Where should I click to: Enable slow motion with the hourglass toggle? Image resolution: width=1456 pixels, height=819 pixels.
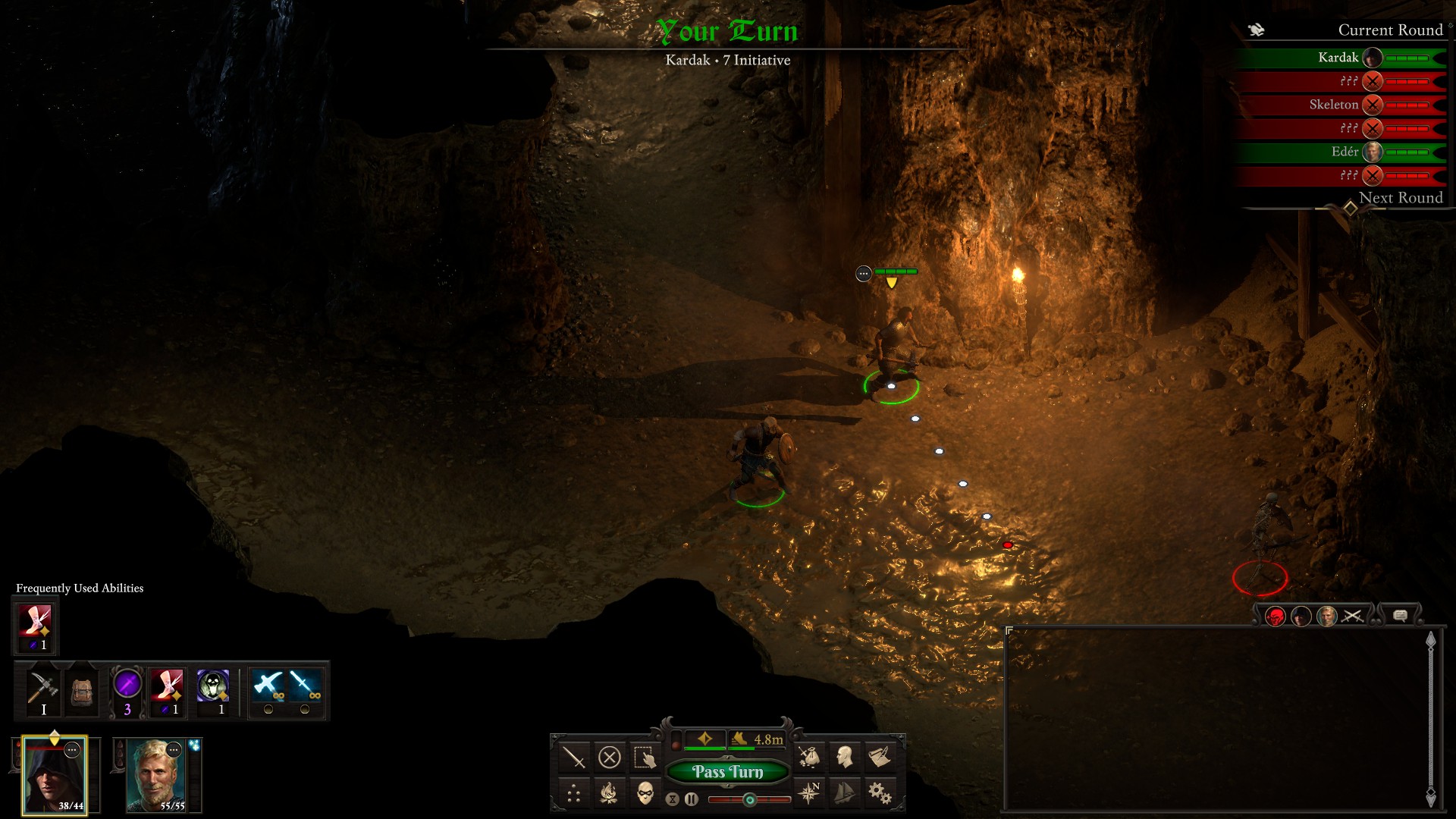[673, 799]
